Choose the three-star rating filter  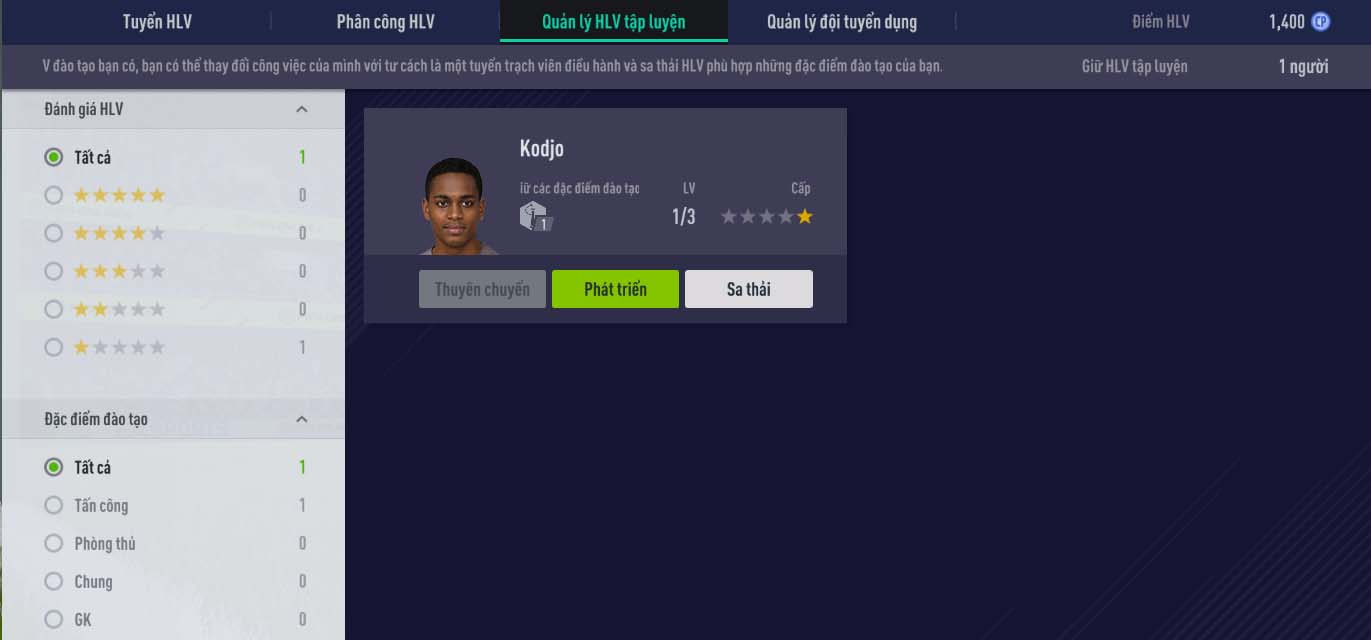coord(54,271)
